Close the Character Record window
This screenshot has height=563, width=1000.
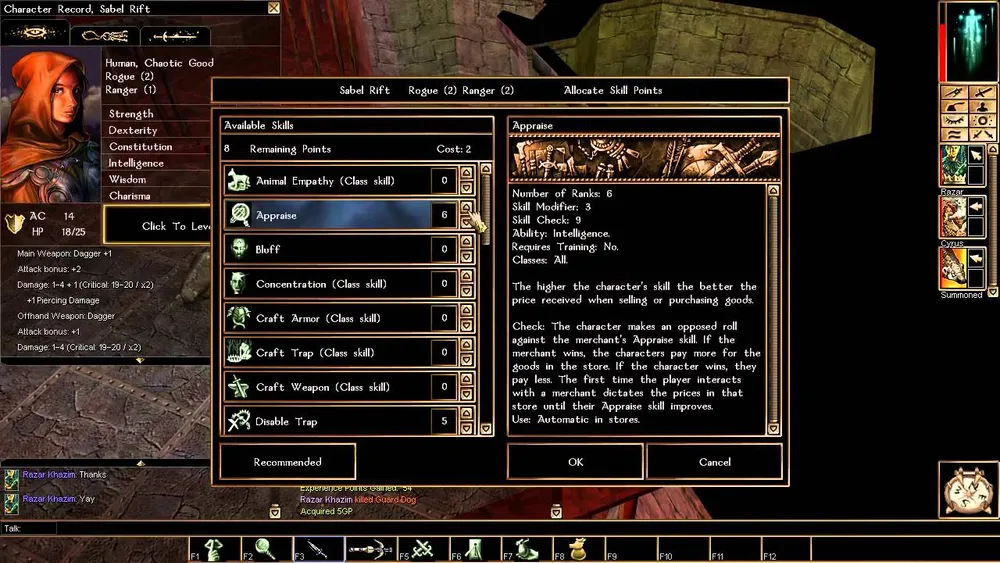tap(274, 8)
